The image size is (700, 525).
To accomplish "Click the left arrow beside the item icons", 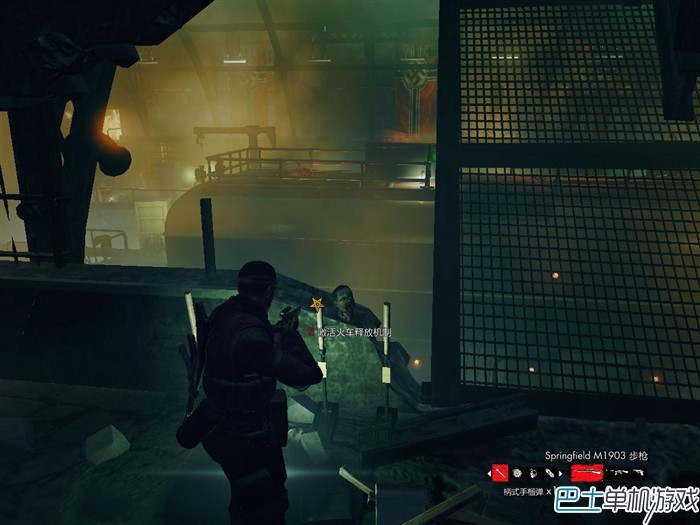I will coord(489,473).
